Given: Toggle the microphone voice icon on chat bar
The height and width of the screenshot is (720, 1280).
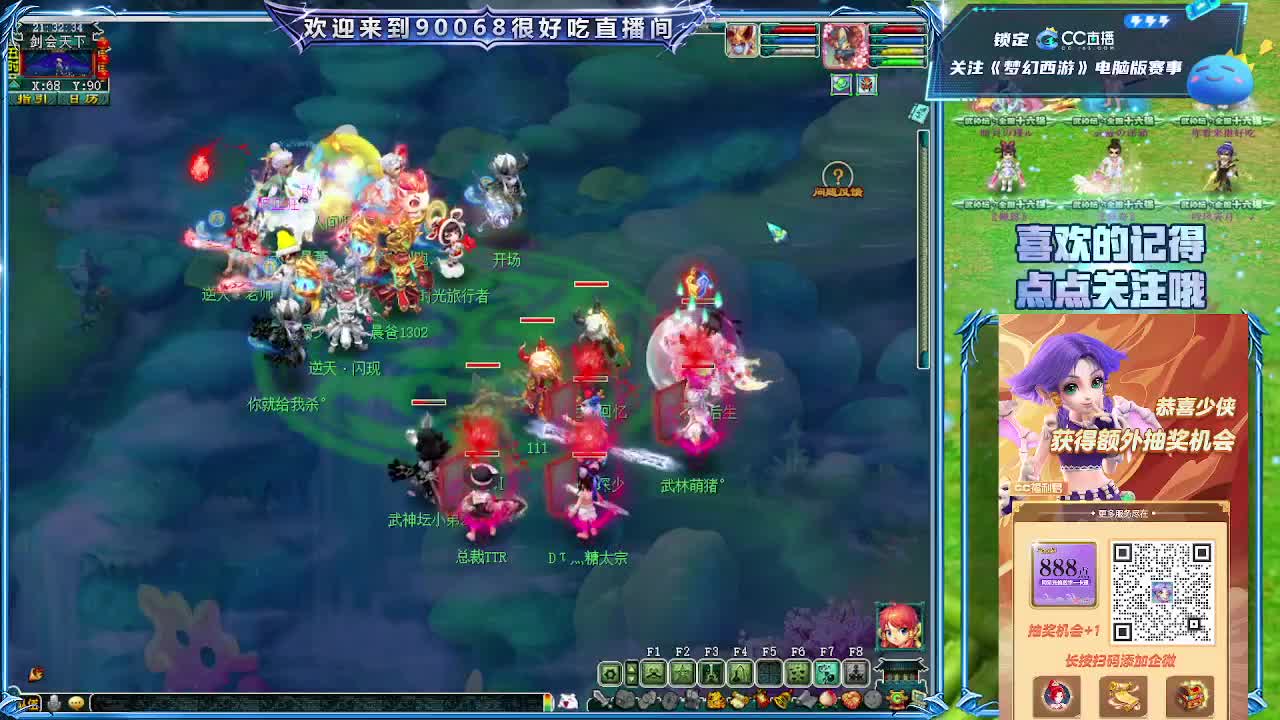Looking at the screenshot, I should point(54,703).
